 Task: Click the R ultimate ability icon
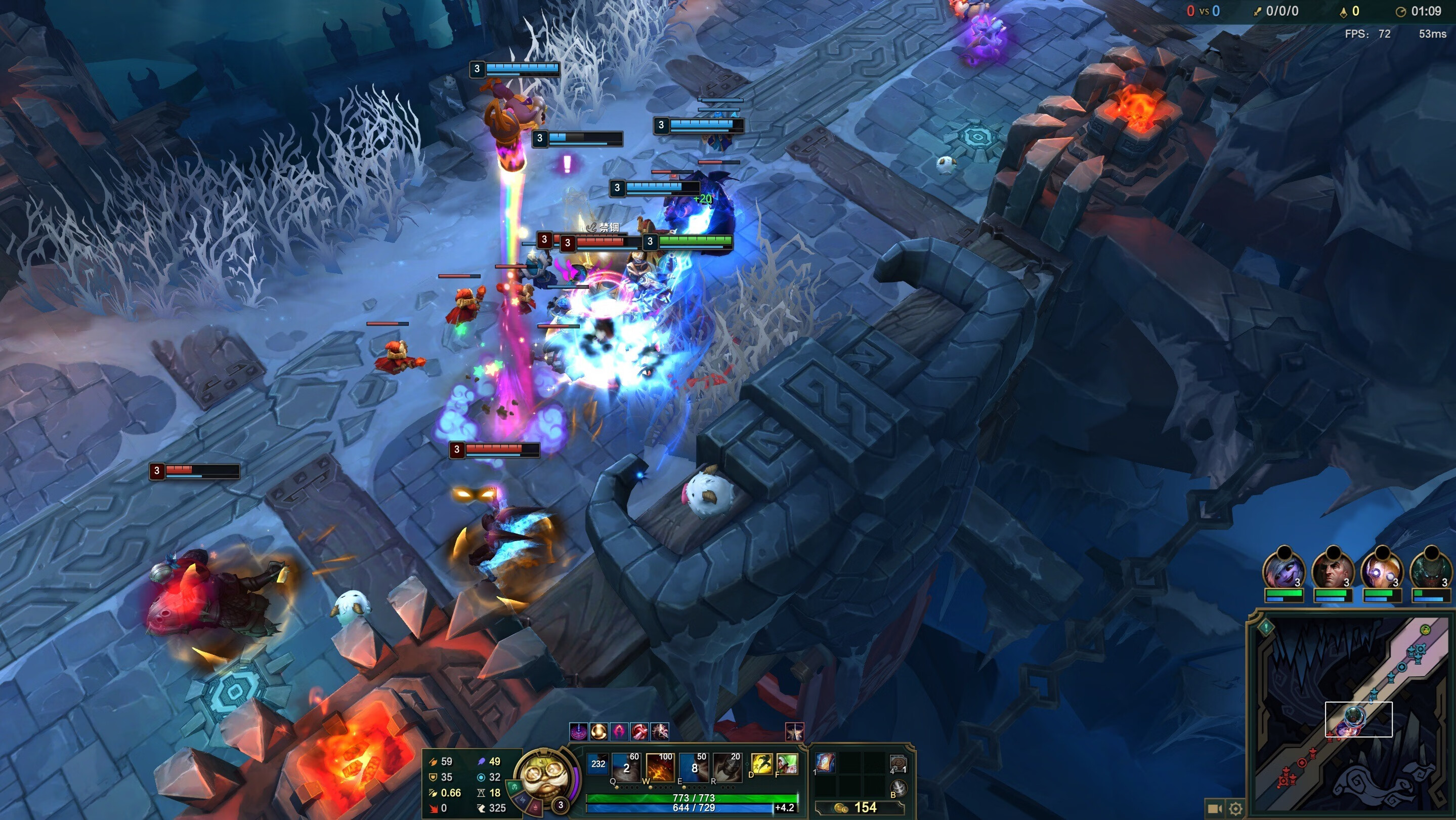(727, 767)
